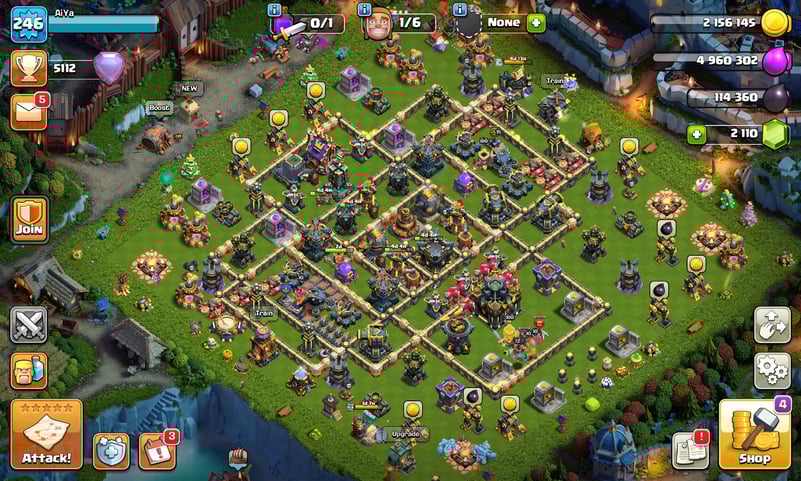The height and width of the screenshot is (481, 801).
Task: Open the gear settings menu
Action: (771, 370)
